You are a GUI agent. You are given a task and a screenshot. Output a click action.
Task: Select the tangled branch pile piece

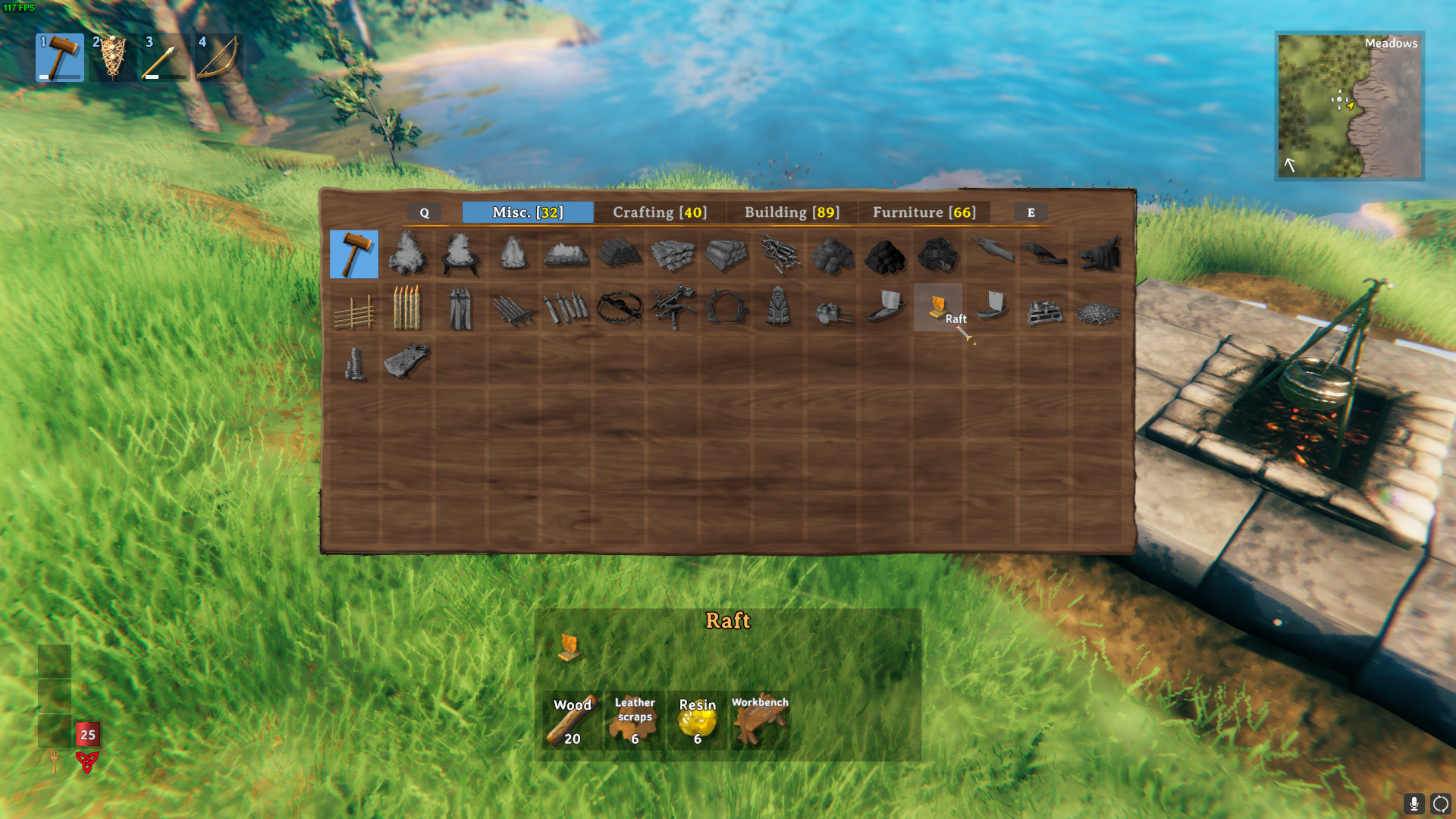tap(779, 255)
